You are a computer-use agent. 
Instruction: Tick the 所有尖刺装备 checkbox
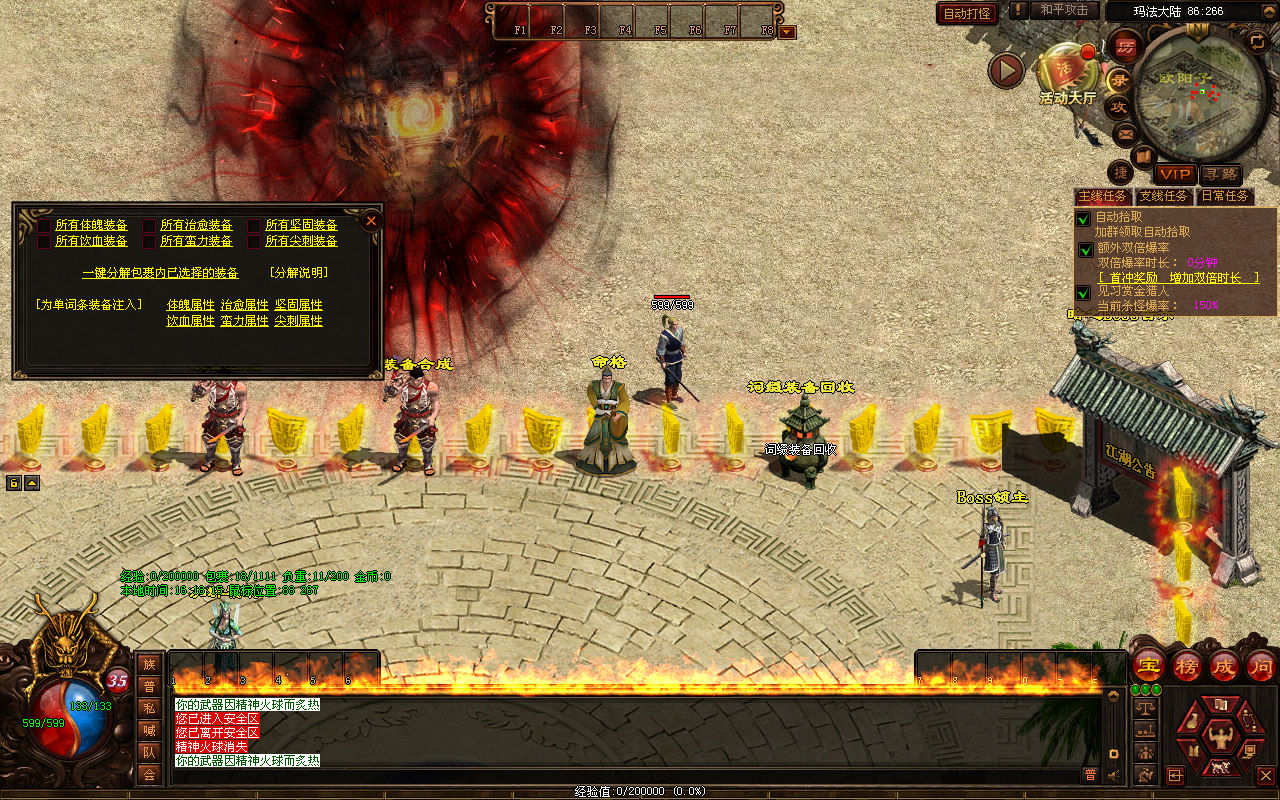[254, 241]
